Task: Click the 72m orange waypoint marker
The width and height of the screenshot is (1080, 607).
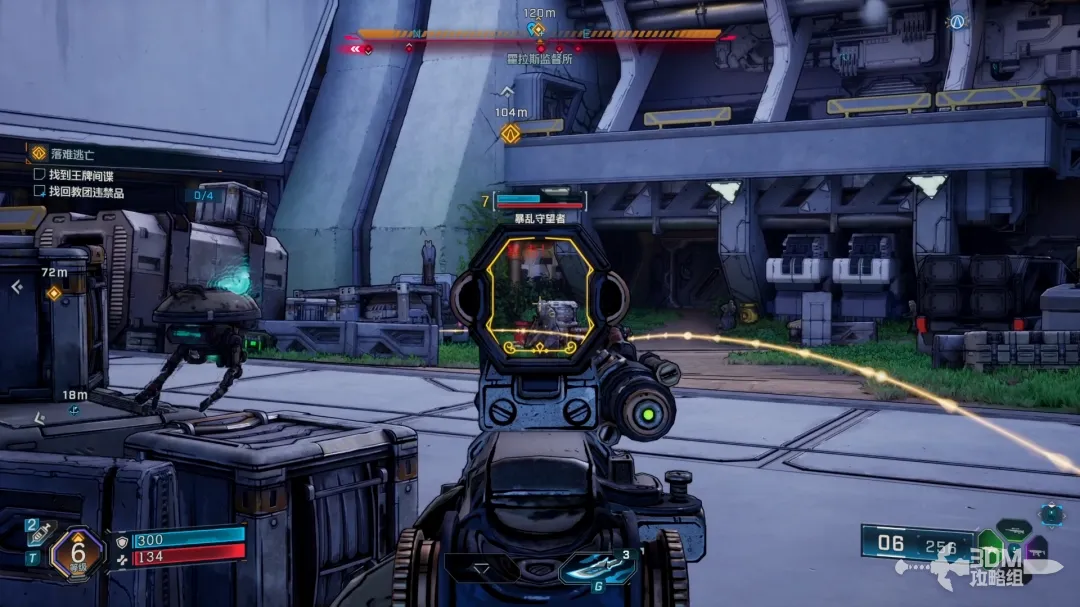Action: click(54, 292)
